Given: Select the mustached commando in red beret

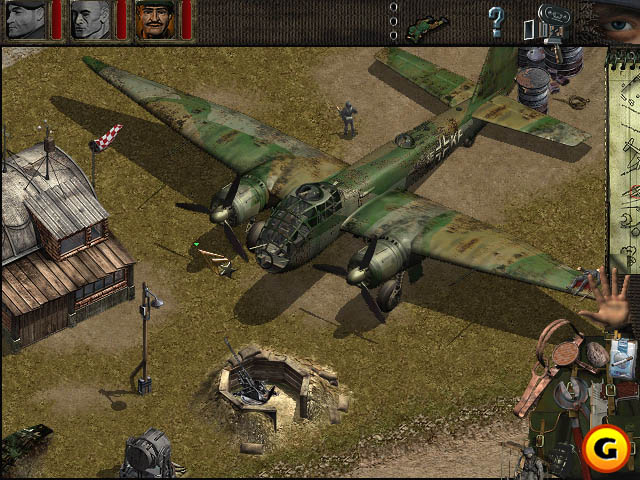Looking at the screenshot, I should (155, 19).
